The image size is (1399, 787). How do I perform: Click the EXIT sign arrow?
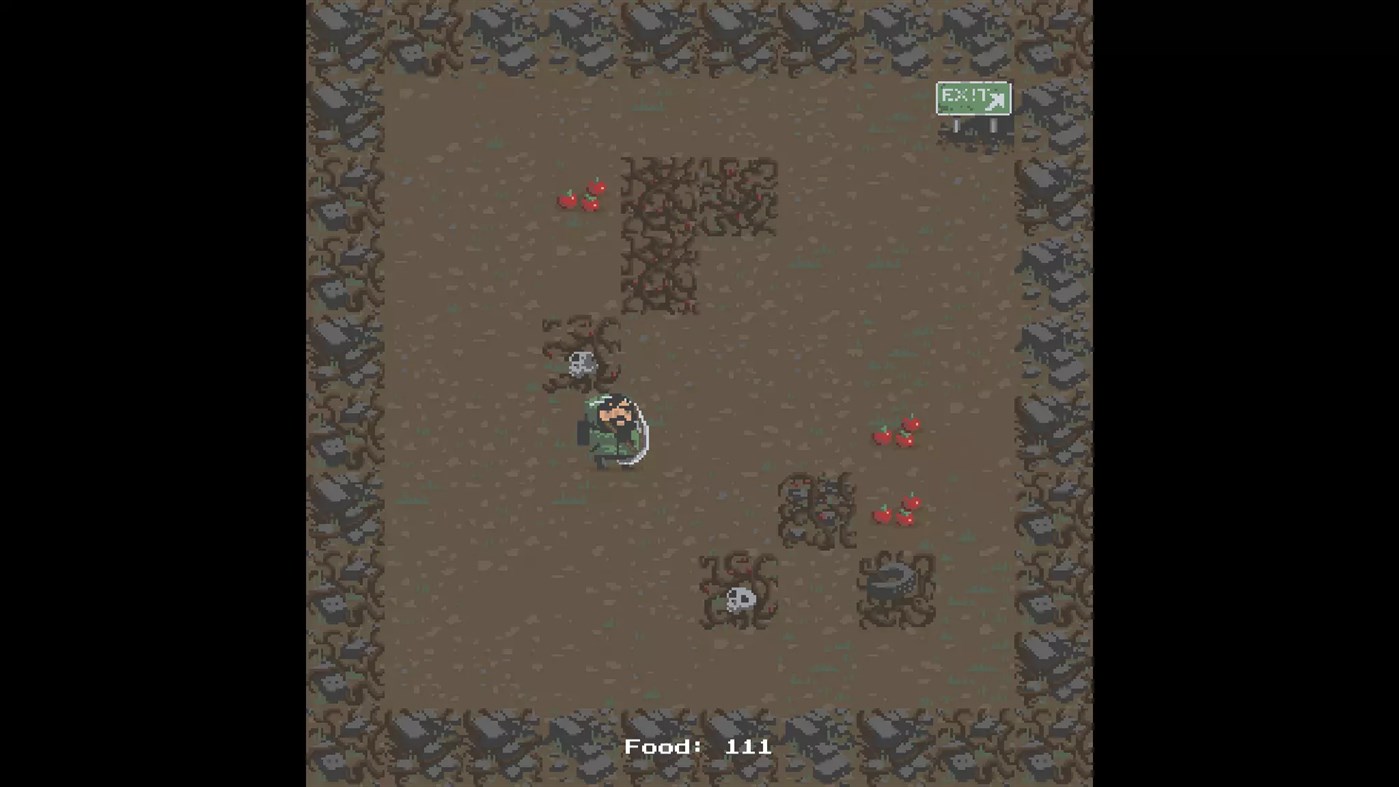pos(996,99)
